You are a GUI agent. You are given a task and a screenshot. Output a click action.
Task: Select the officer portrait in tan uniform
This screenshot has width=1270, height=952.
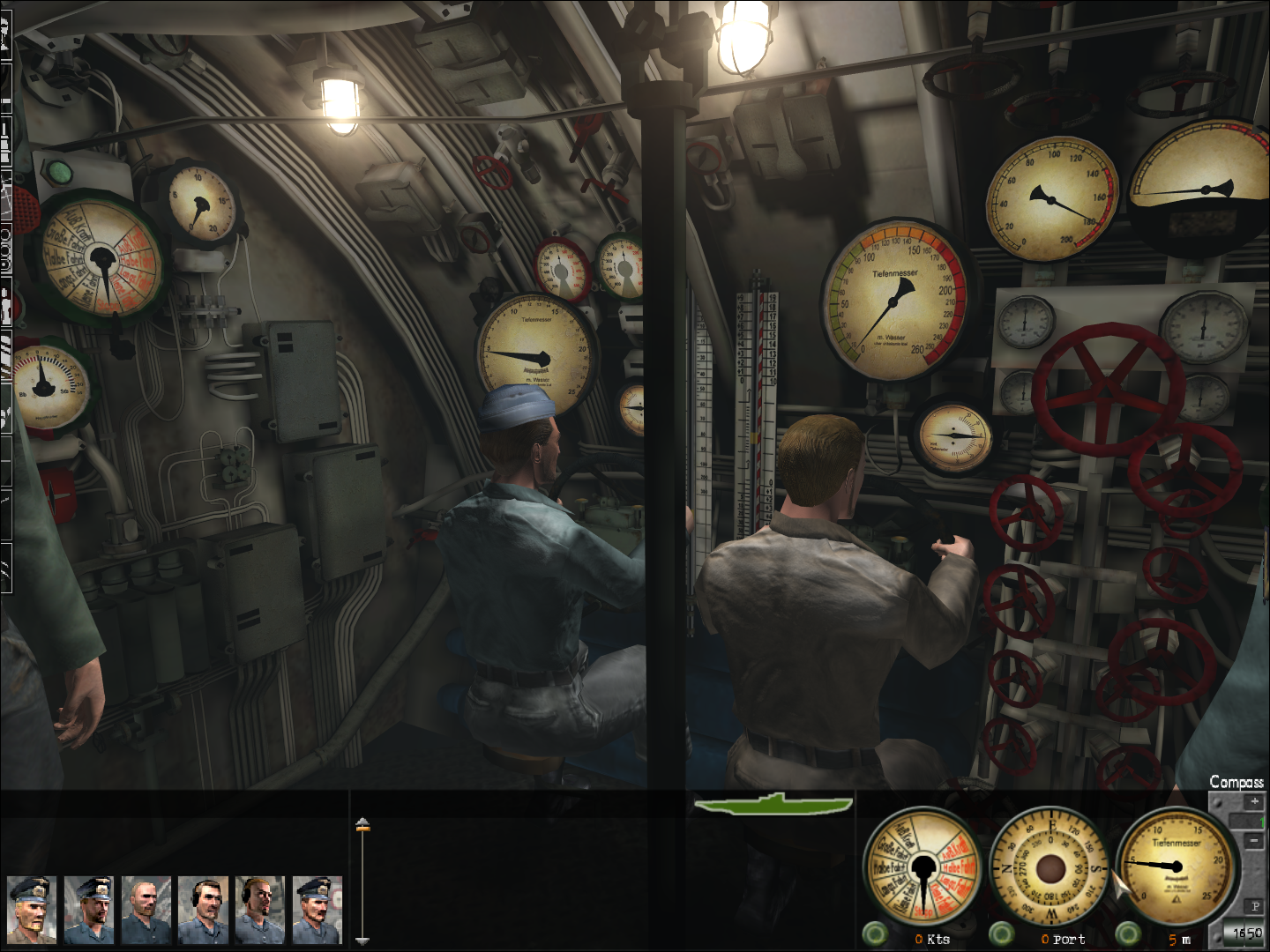pos(32,910)
